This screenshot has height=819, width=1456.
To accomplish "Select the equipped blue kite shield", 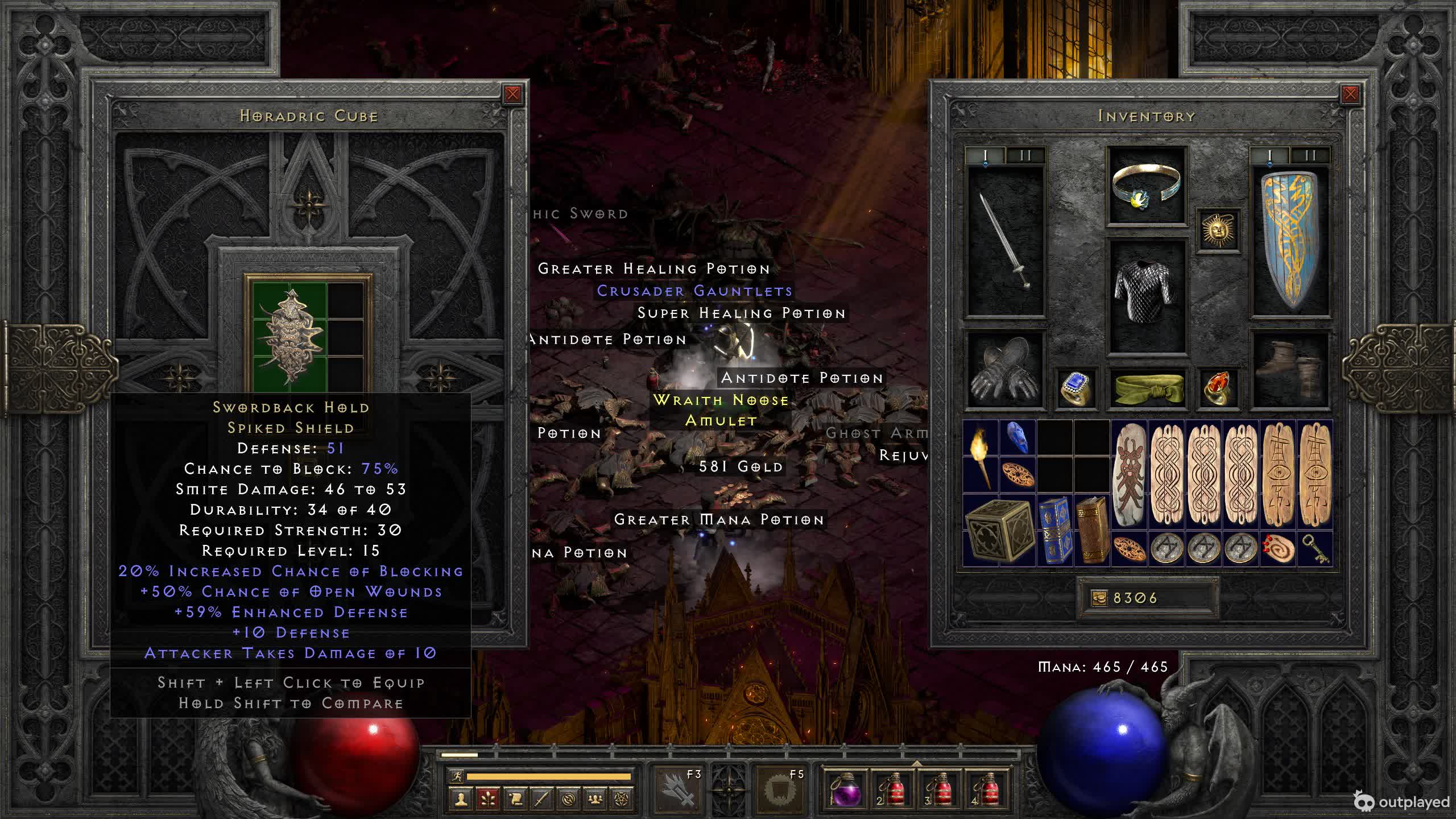I will (1290, 240).
